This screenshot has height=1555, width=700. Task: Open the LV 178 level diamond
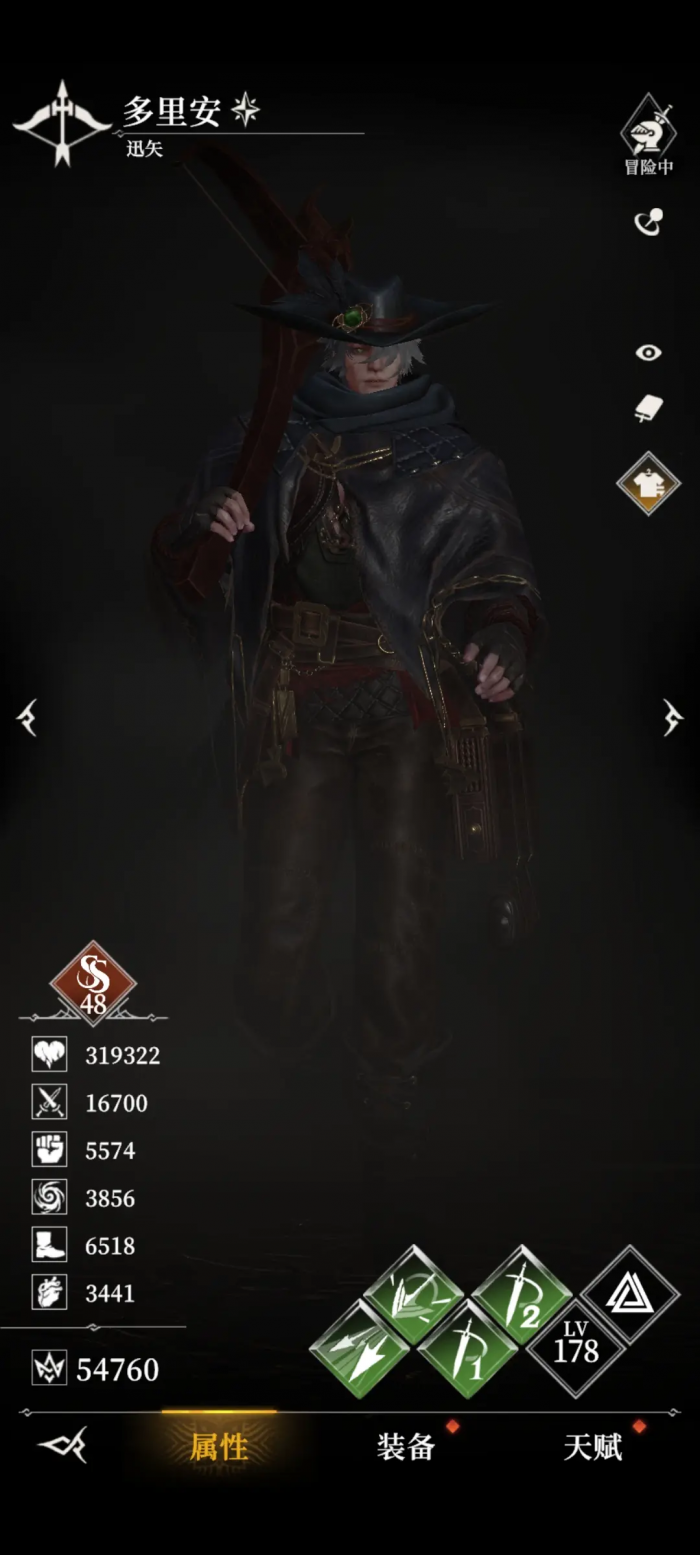(575, 1348)
